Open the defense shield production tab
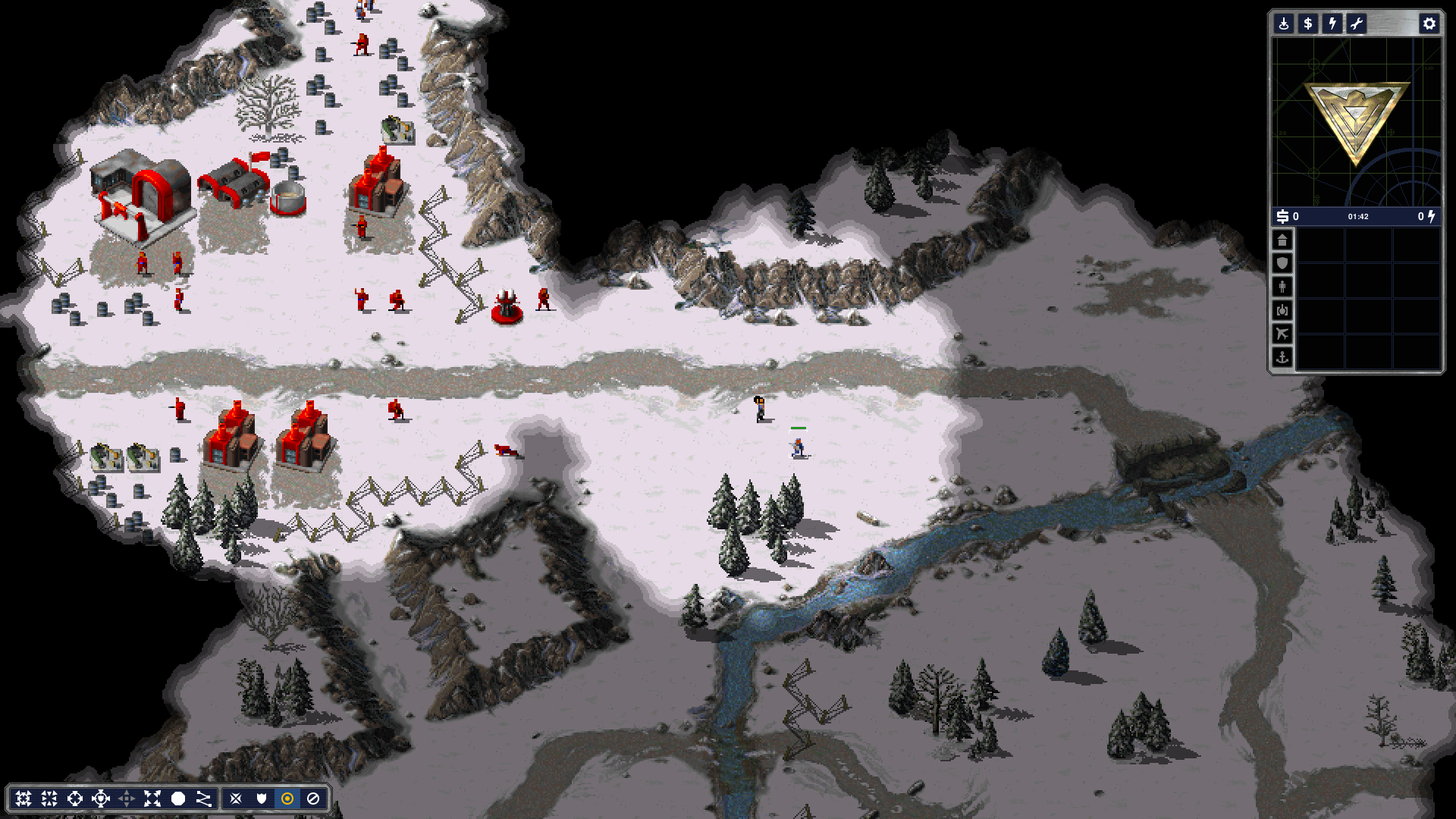The height and width of the screenshot is (819, 1456). (1282, 264)
